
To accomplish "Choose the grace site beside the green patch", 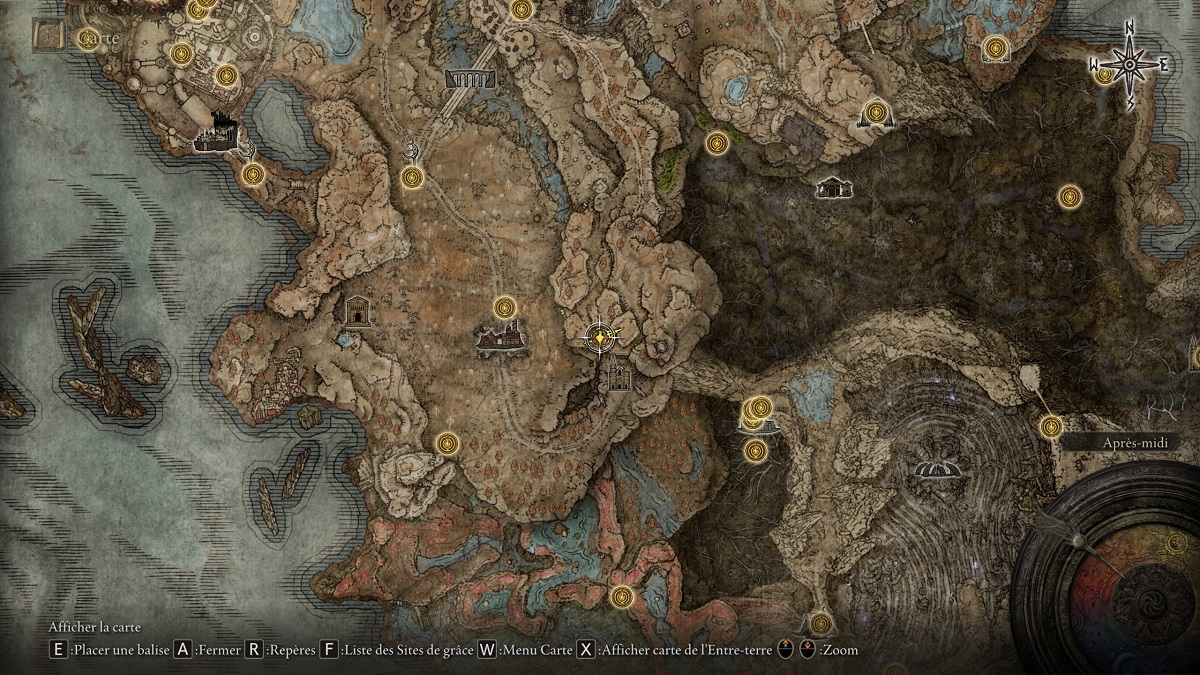I will [x=717, y=143].
